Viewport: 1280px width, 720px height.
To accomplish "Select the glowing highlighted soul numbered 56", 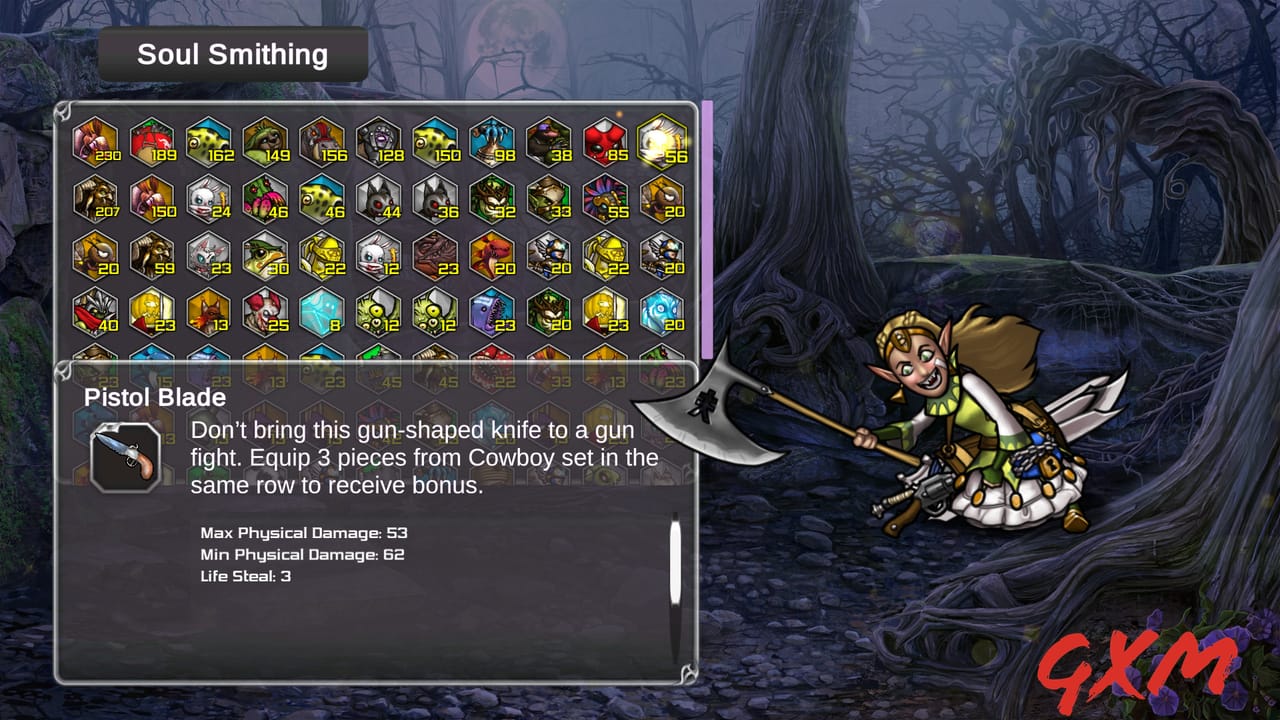I will [x=662, y=142].
